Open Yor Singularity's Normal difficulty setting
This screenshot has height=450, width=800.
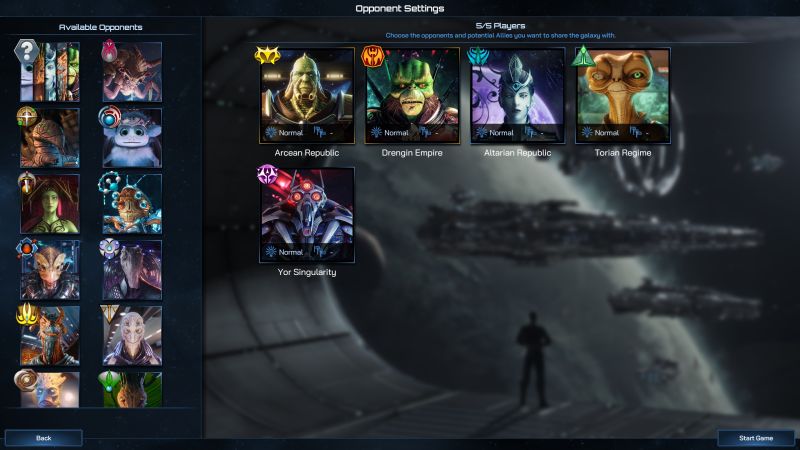pyautogui.click(x=283, y=252)
